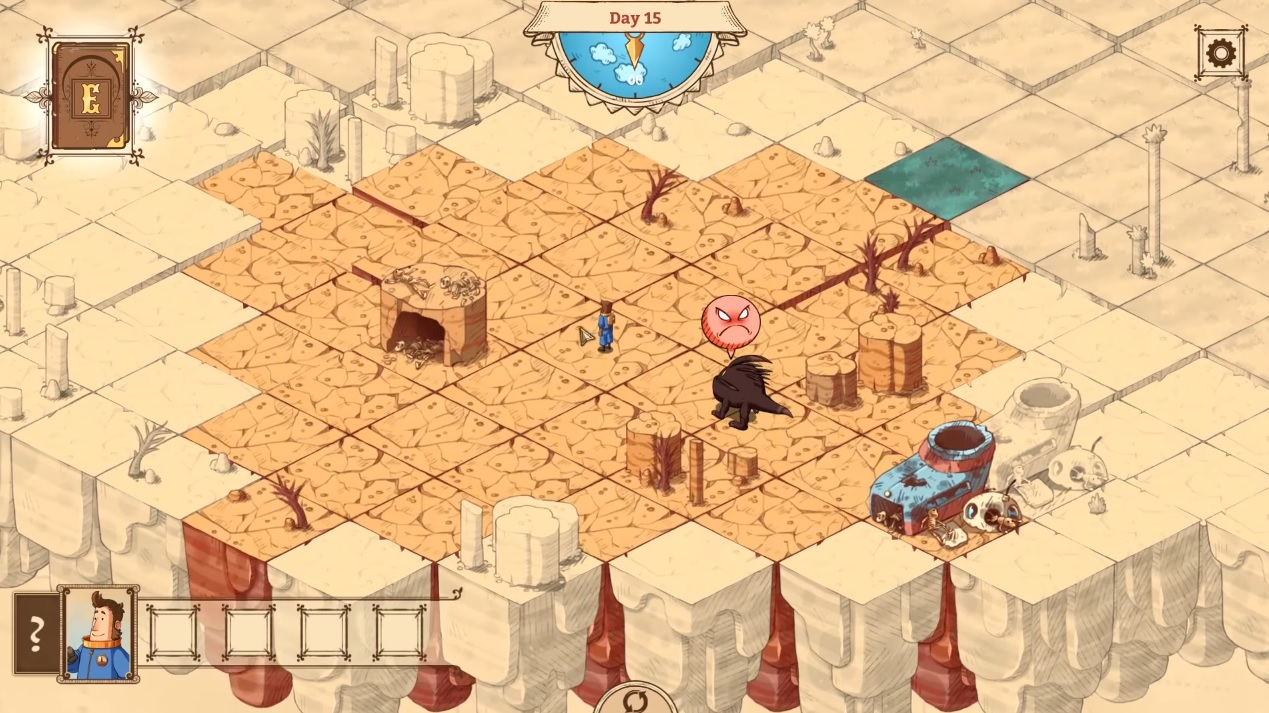
Task: Click the question mark help button
Action: (36, 633)
